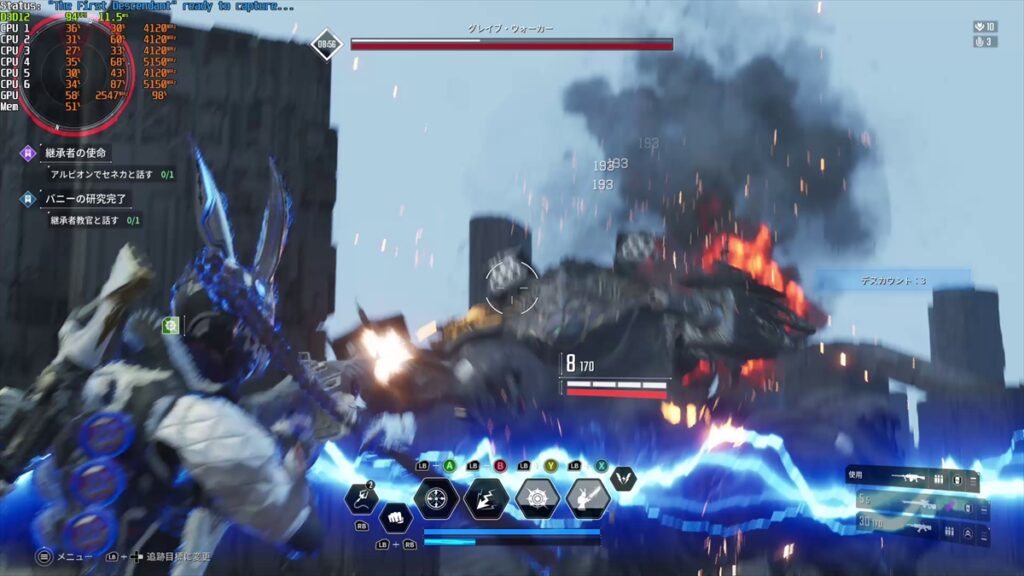Activate the spiked burst ring skill
Screen dimensions: 1024x576
coord(538,498)
